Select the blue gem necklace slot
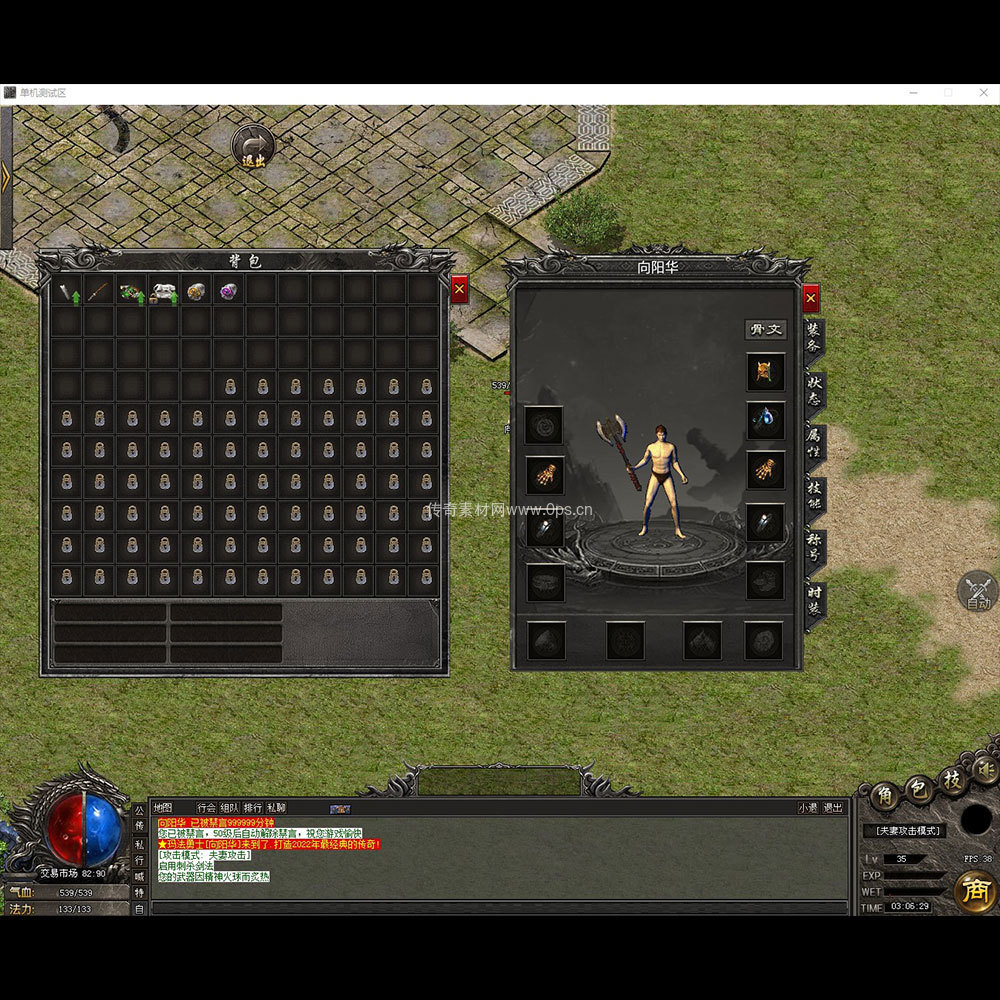The image size is (1000, 1000). 765,420
